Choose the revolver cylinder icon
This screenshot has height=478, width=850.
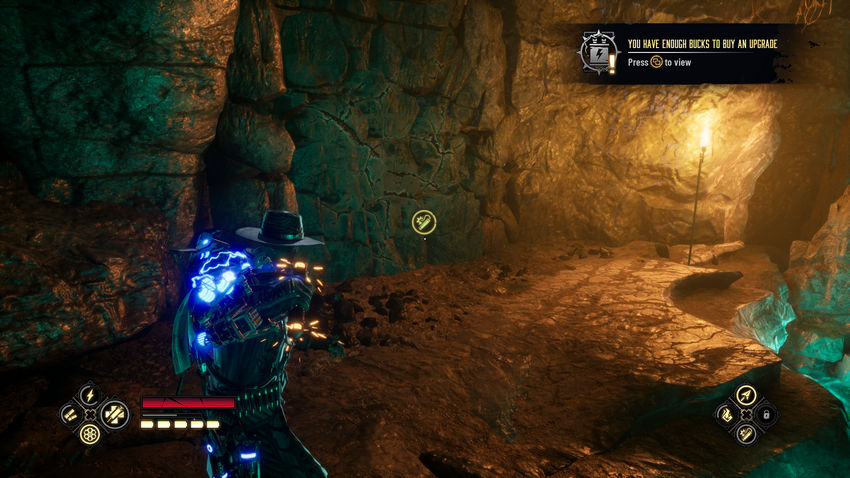[x=89, y=434]
